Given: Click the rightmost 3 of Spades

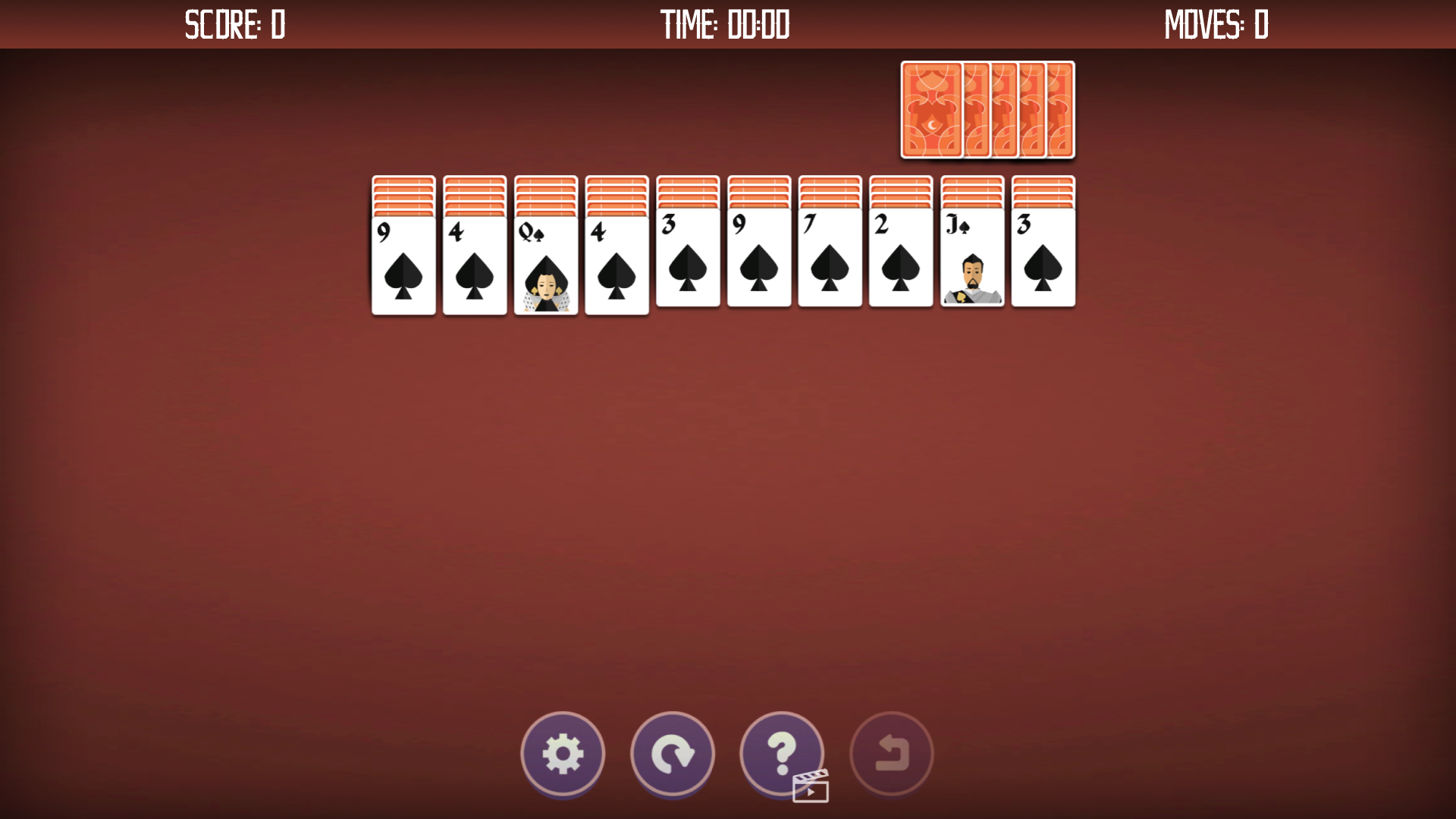Looking at the screenshot, I should (1043, 265).
